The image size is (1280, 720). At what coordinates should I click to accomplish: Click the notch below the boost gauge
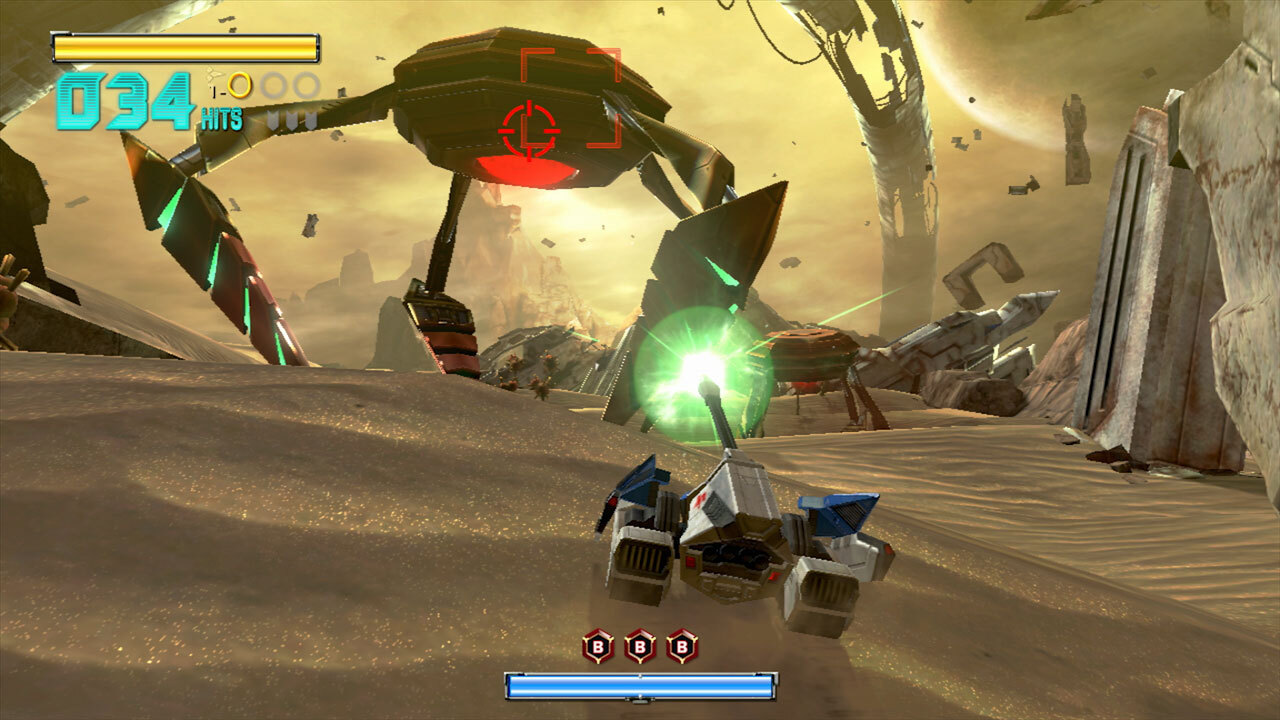638,703
